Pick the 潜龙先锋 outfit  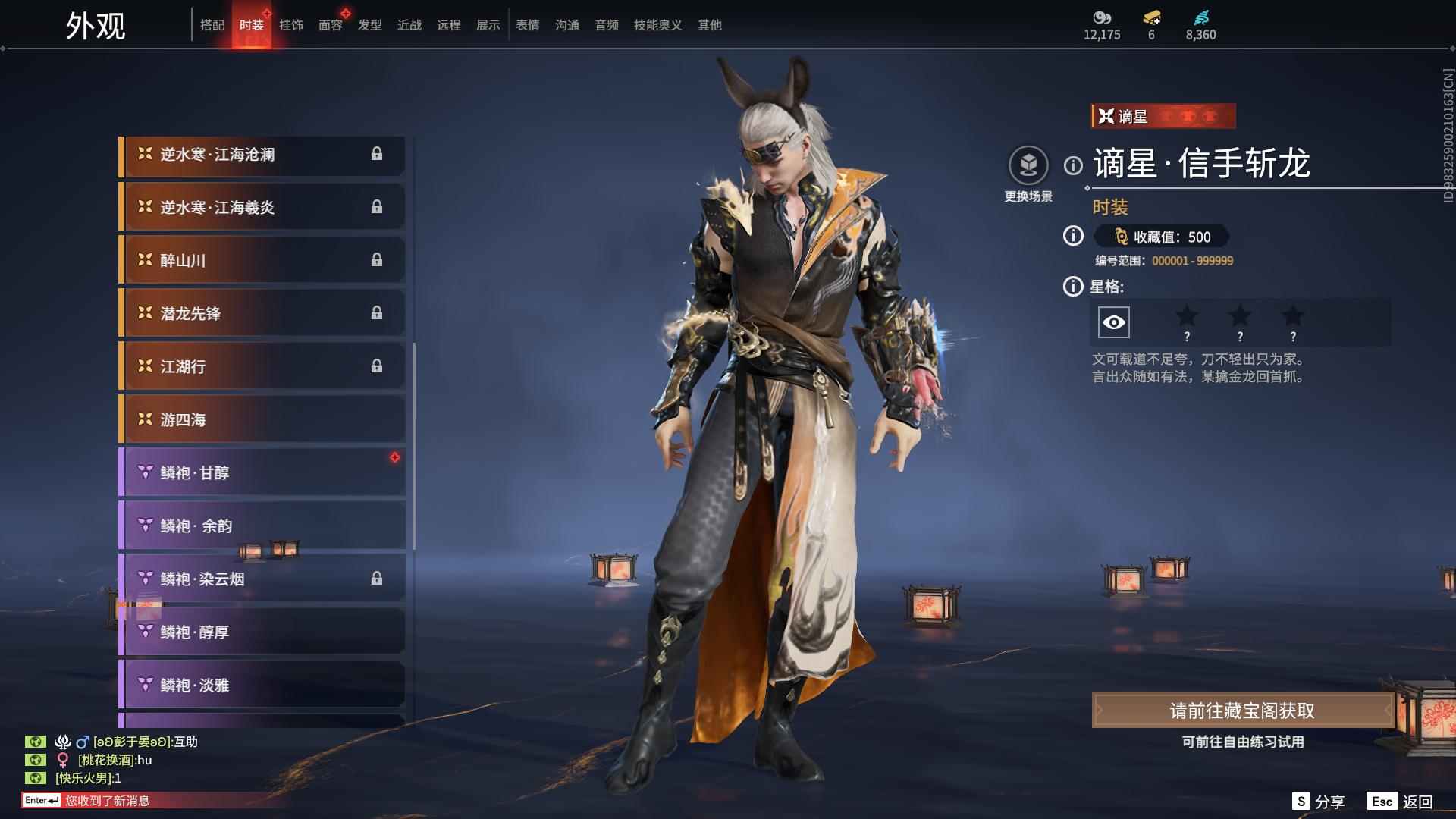coord(262,314)
